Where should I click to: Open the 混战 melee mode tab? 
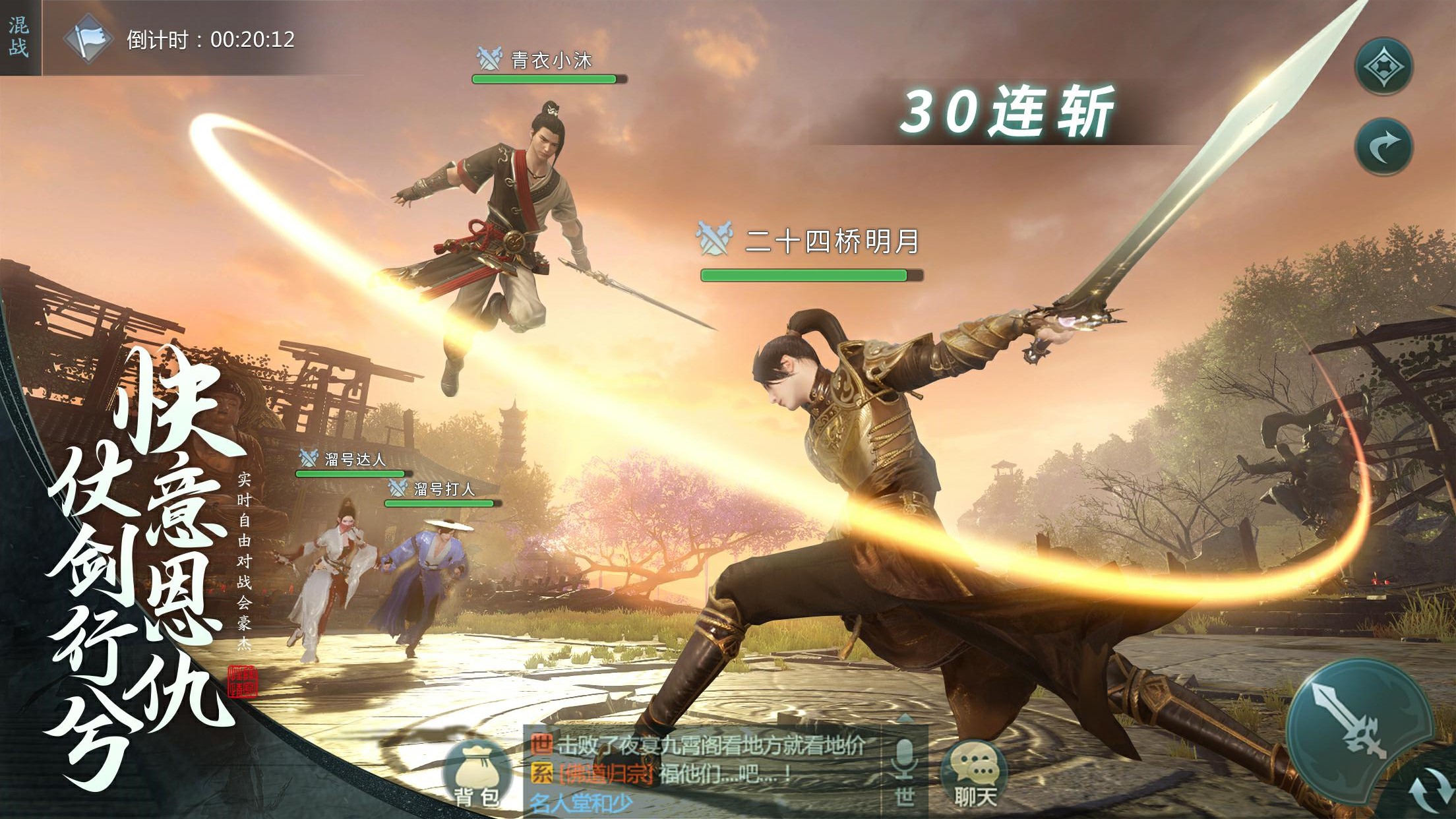19,37
